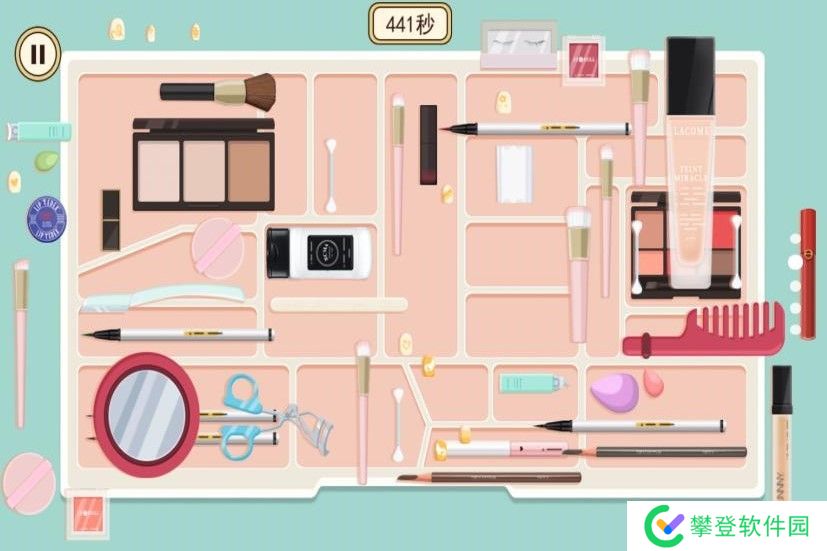Screen dimensions: 827x551
Task: Pause the game
Action: click(x=37, y=53)
